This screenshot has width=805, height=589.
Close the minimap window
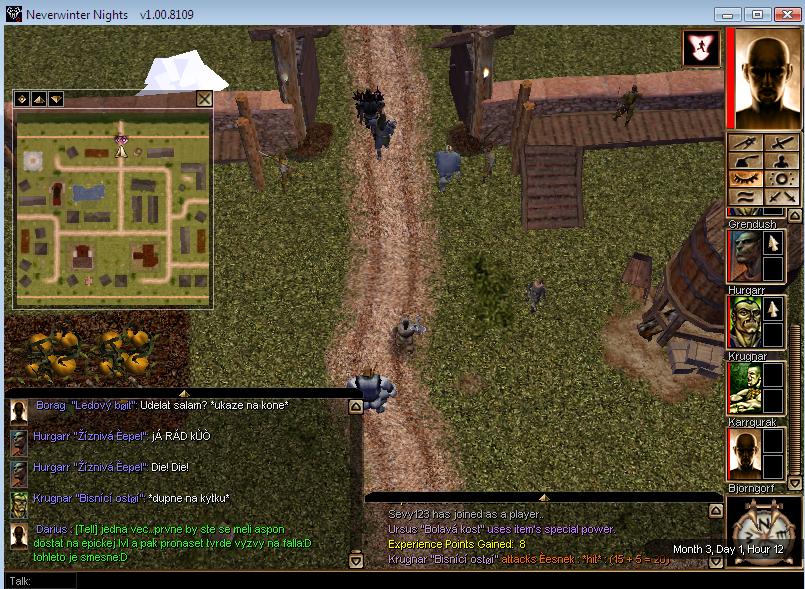coord(204,98)
